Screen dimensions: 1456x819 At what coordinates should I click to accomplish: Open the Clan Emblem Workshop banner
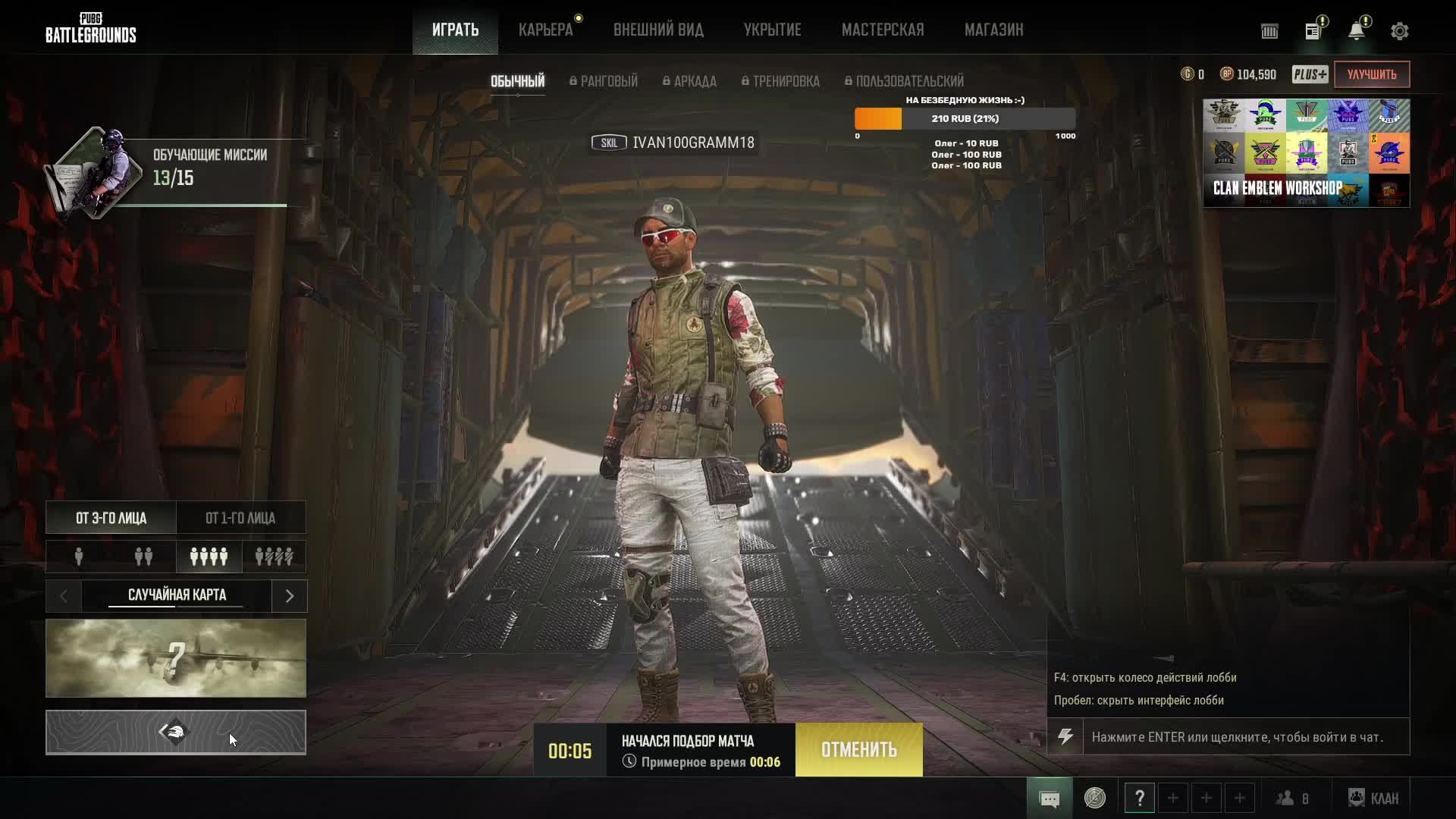[1306, 153]
